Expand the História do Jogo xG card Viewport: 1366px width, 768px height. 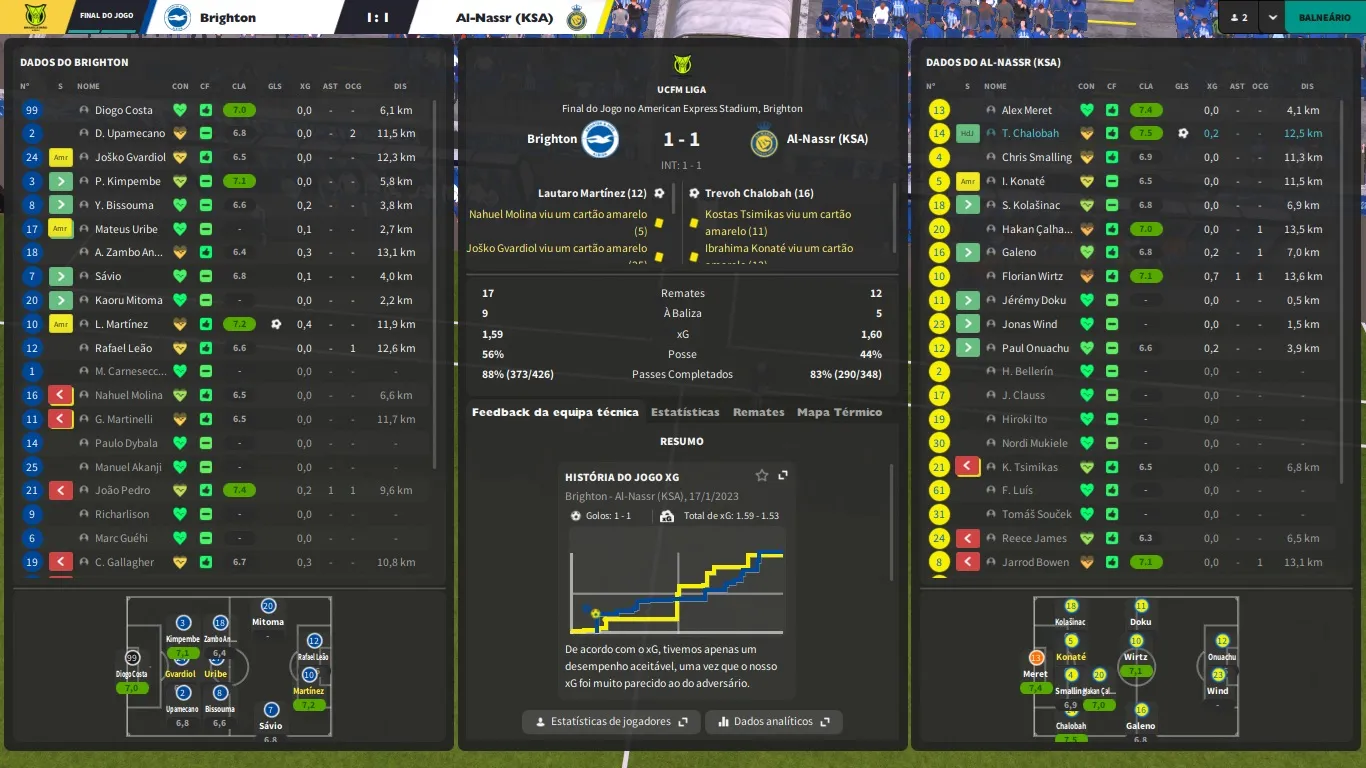pos(783,476)
